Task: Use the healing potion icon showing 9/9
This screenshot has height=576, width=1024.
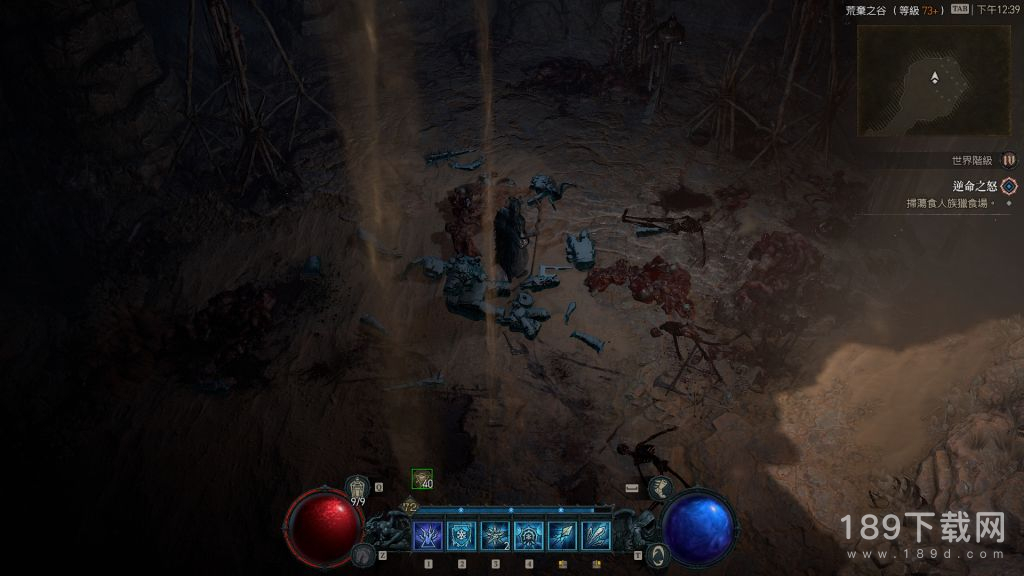Action: coord(358,487)
